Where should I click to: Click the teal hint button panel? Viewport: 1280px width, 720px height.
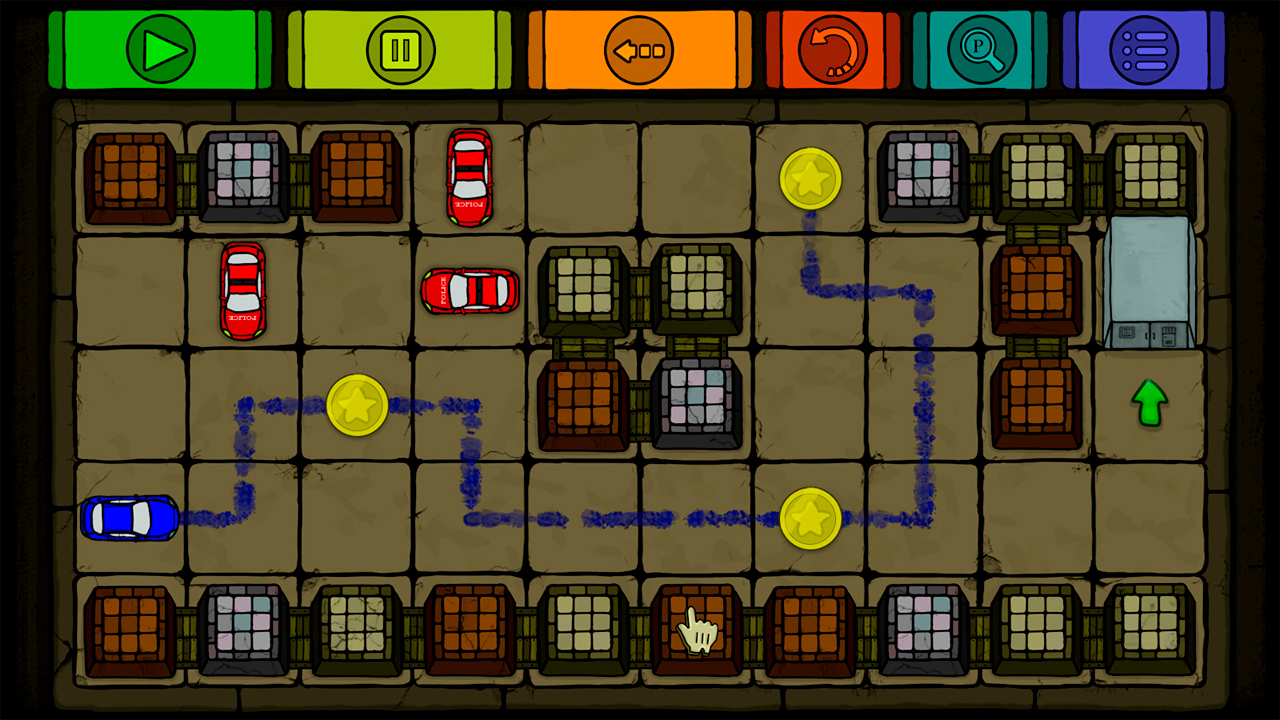981,50
